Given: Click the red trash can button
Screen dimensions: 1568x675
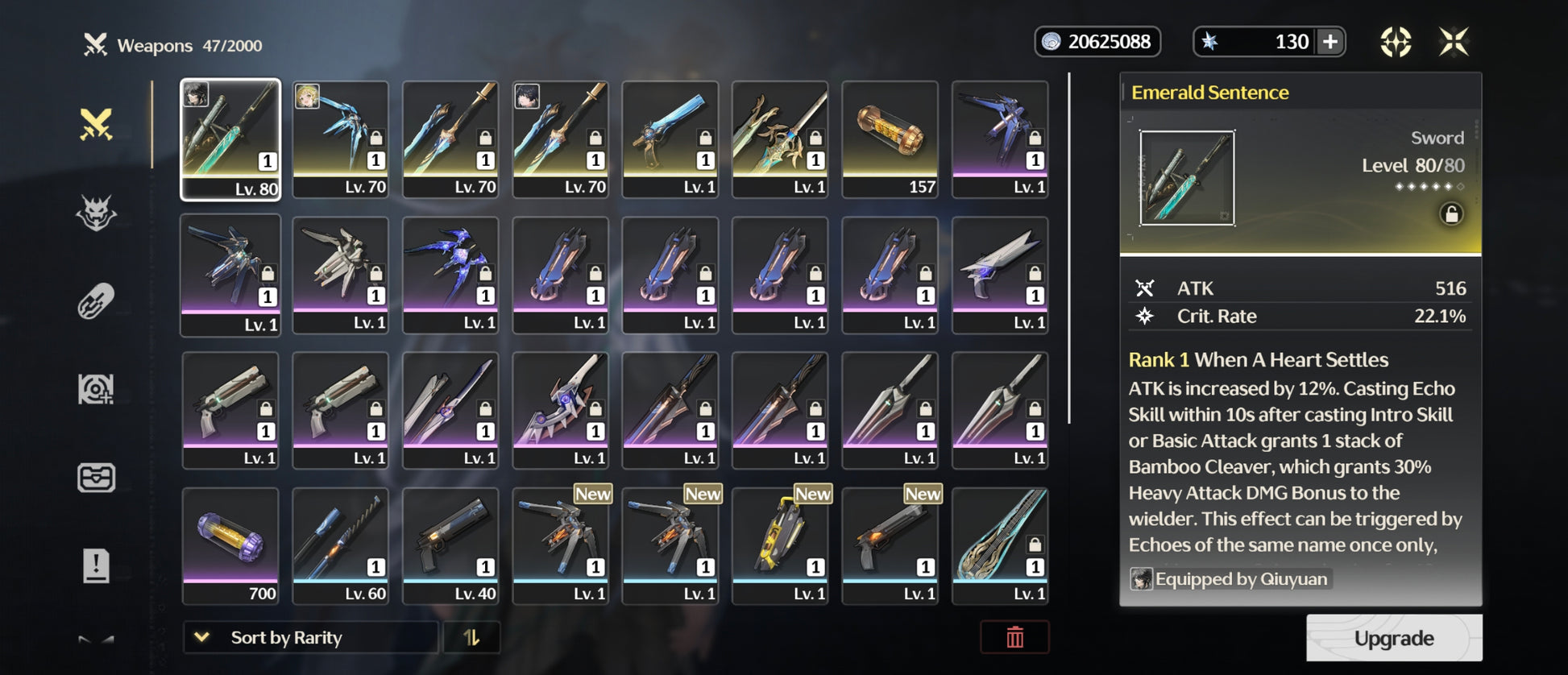Looking at the screenshot, I should (x=1014, y=637).
